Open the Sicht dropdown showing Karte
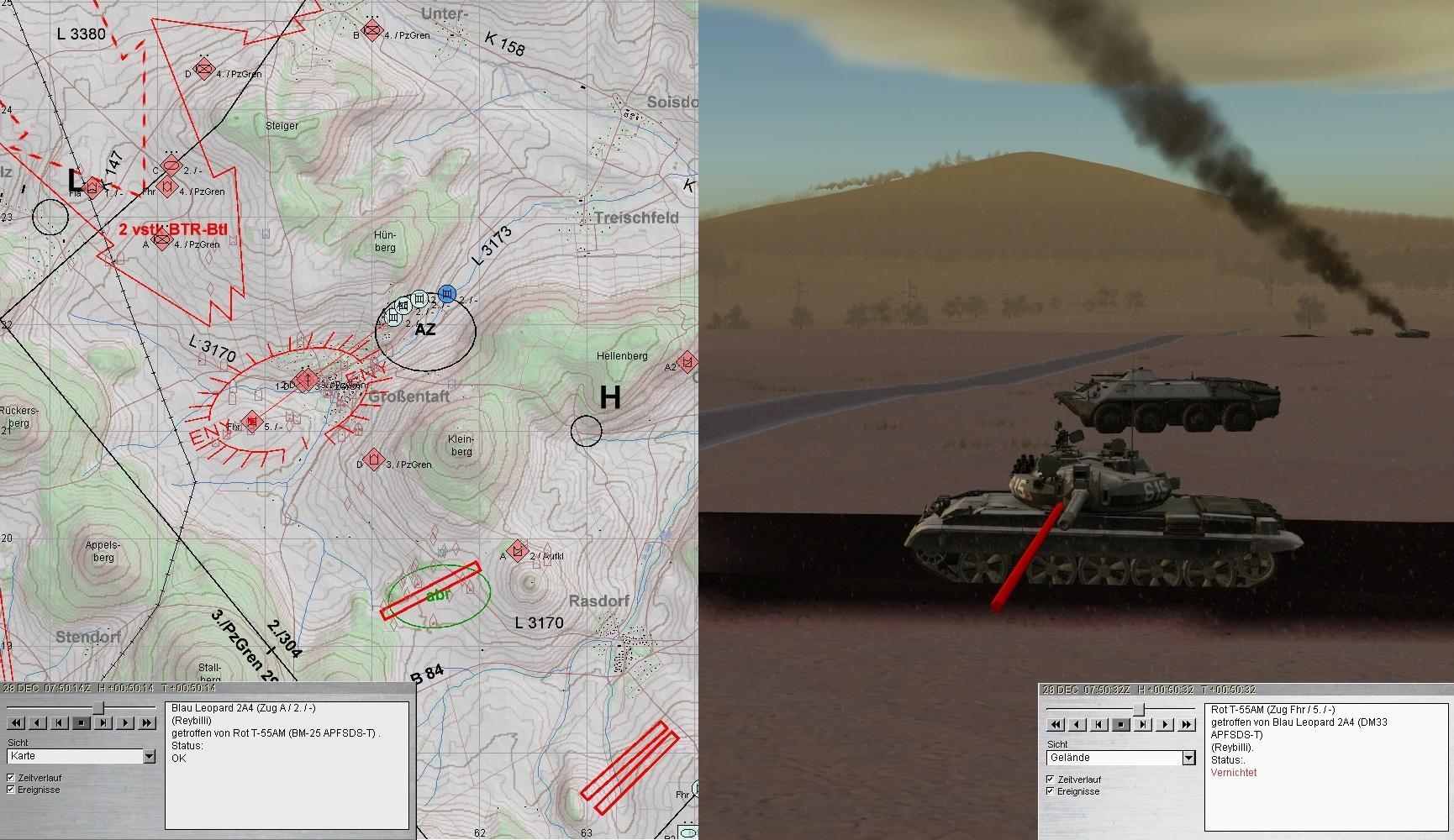Image resolution: width=1454 pixels, height=840 pixels. [x=149, y=757]
